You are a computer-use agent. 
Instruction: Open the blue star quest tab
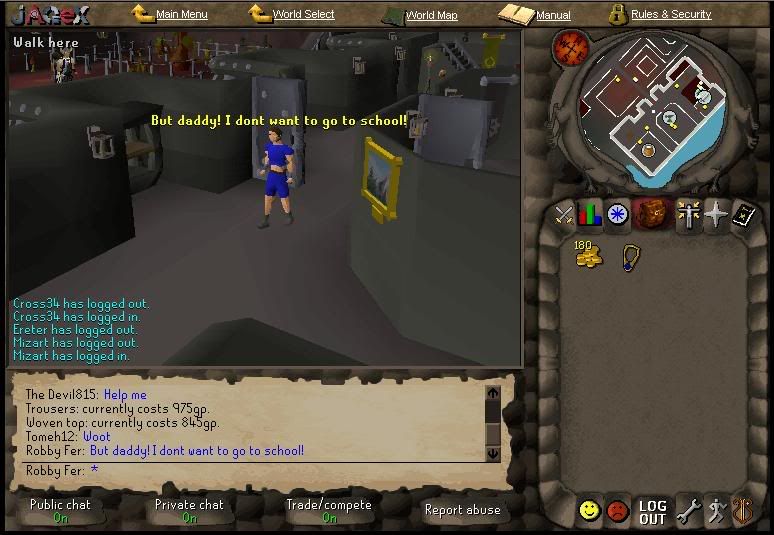[x=618, y=214]
